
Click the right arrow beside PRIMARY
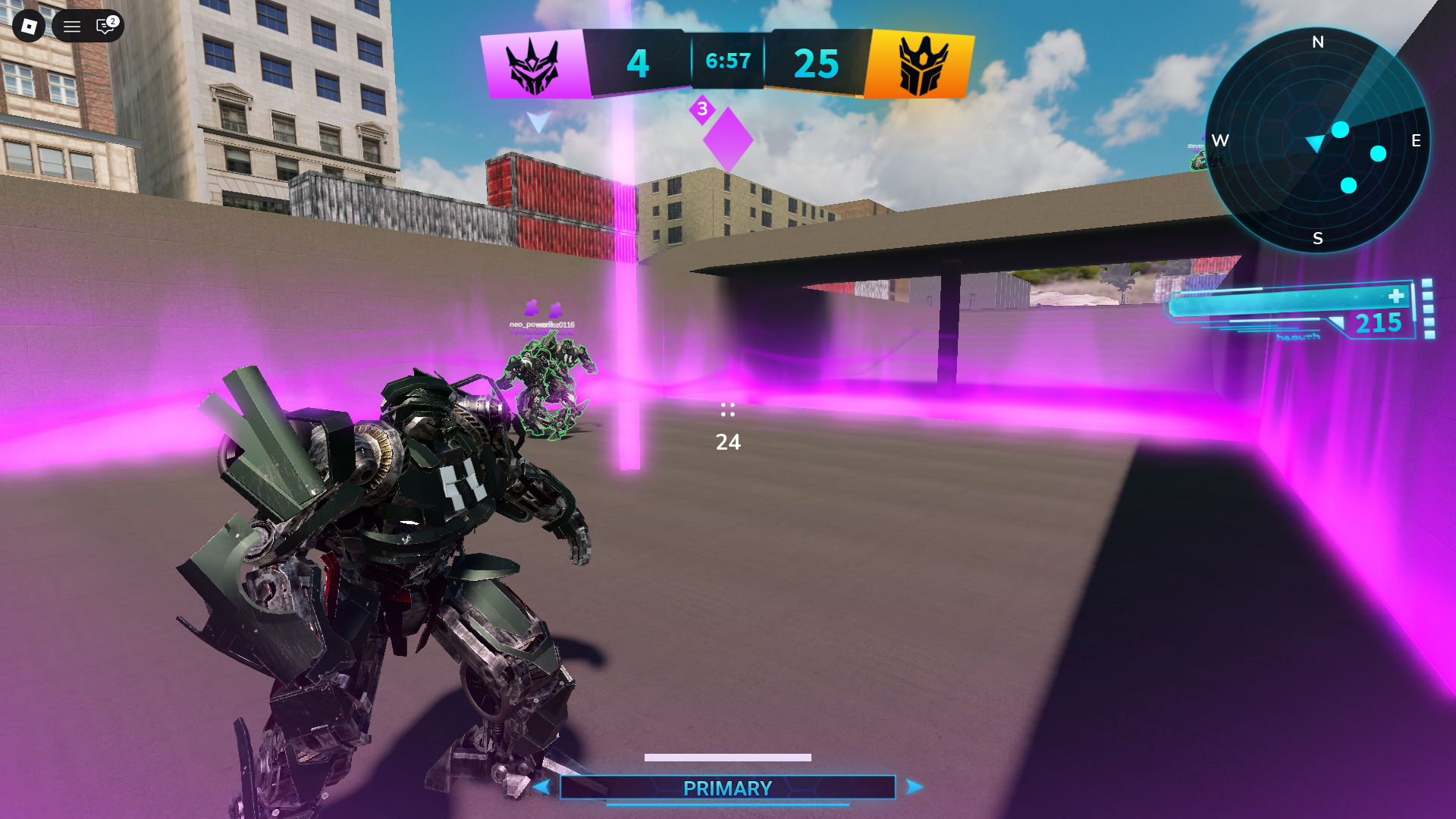[912, 788]
